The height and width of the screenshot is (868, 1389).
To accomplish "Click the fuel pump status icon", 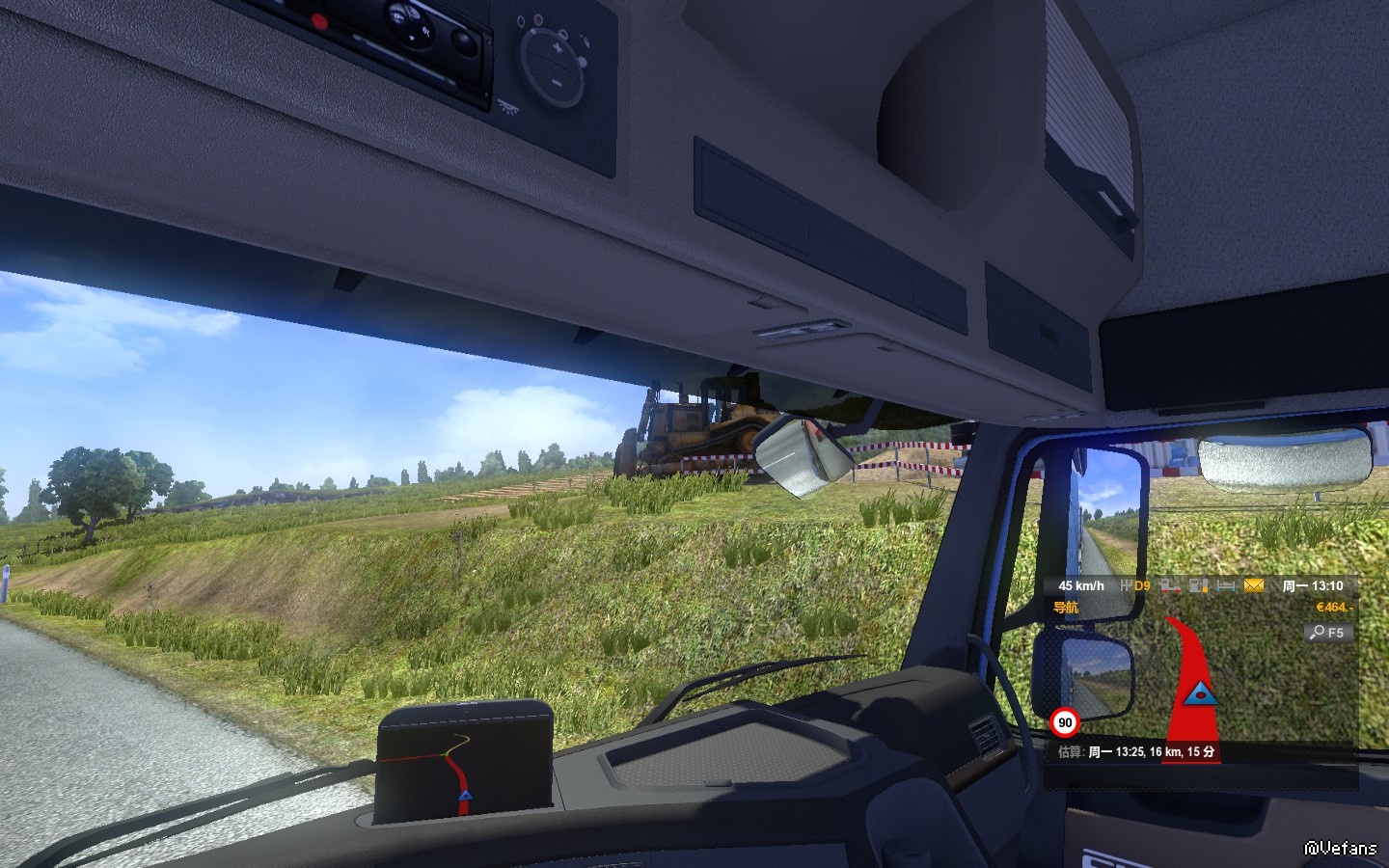I will (1199, 585).
